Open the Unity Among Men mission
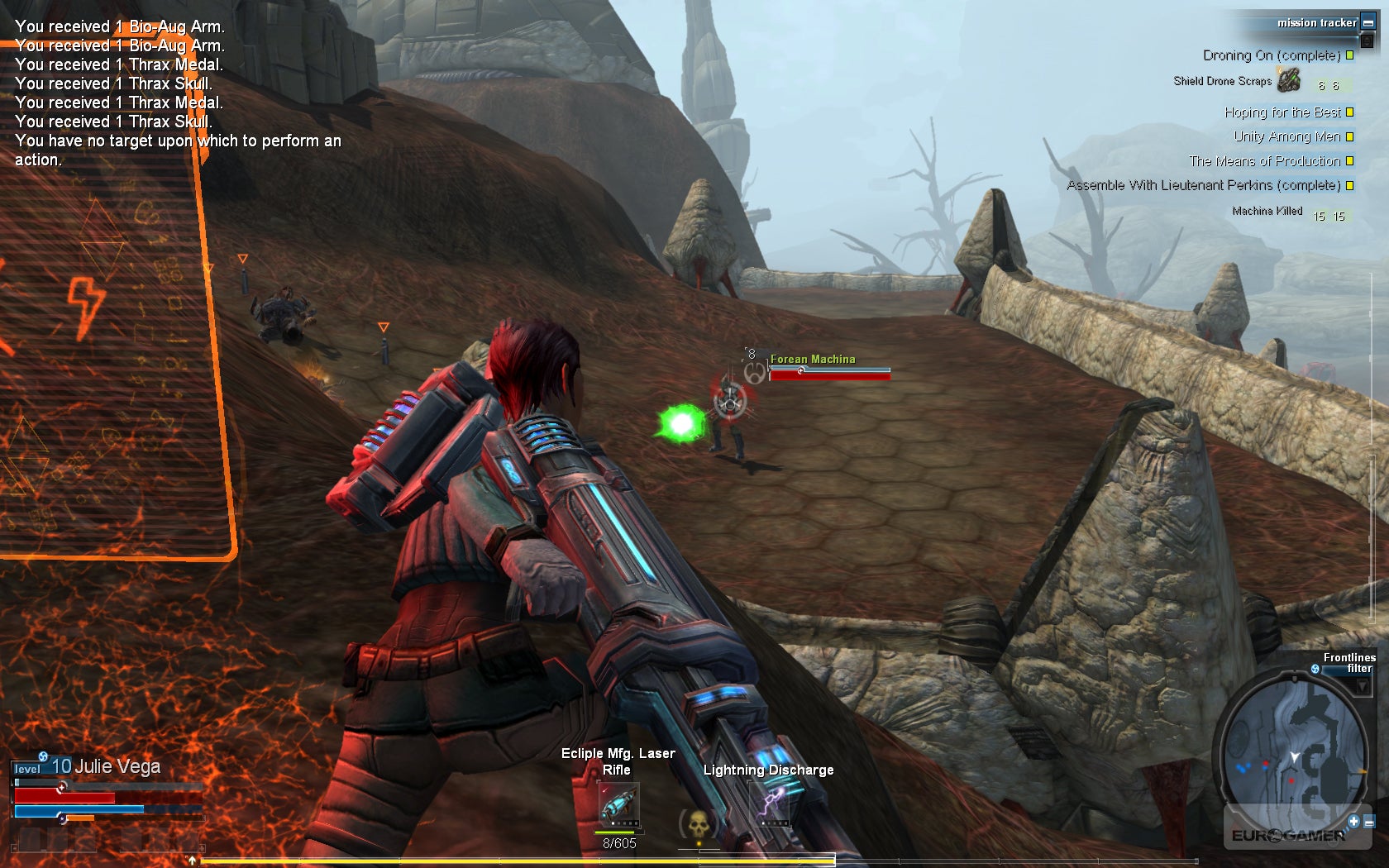 pos(1286,136)
